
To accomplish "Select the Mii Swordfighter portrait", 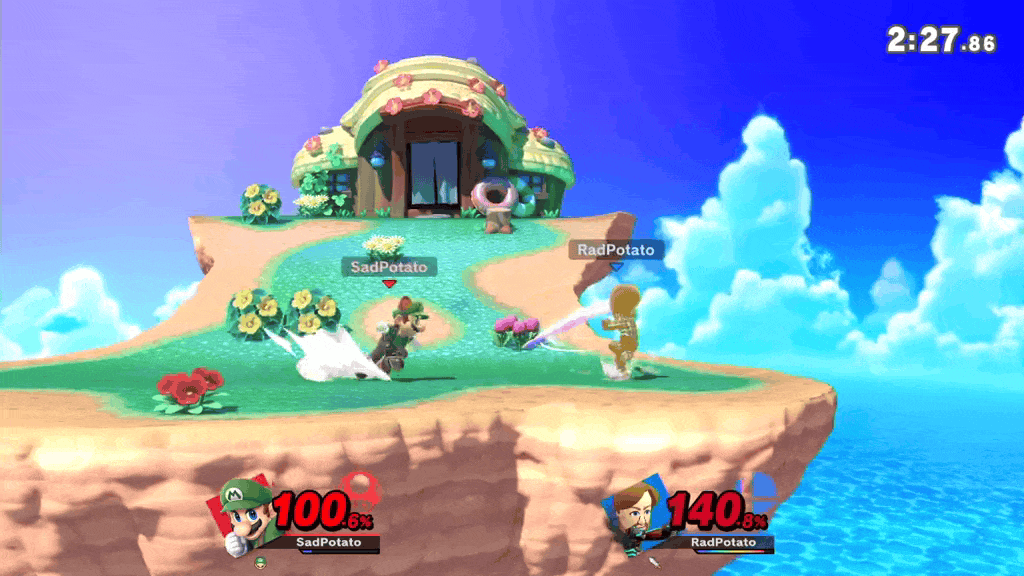I will [x=632, y=513].
